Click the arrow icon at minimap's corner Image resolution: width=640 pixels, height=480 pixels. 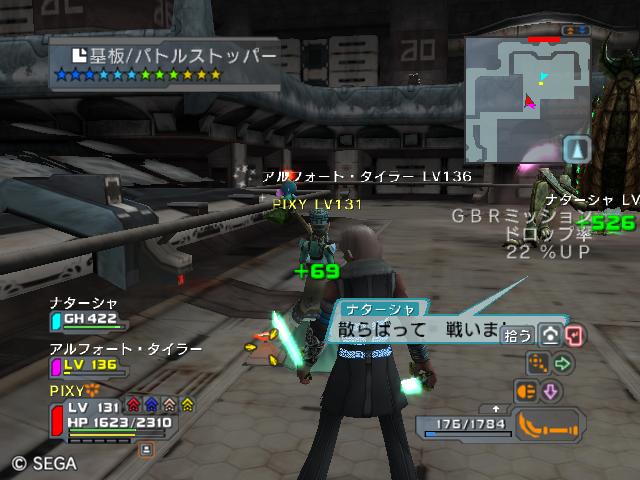577,149
